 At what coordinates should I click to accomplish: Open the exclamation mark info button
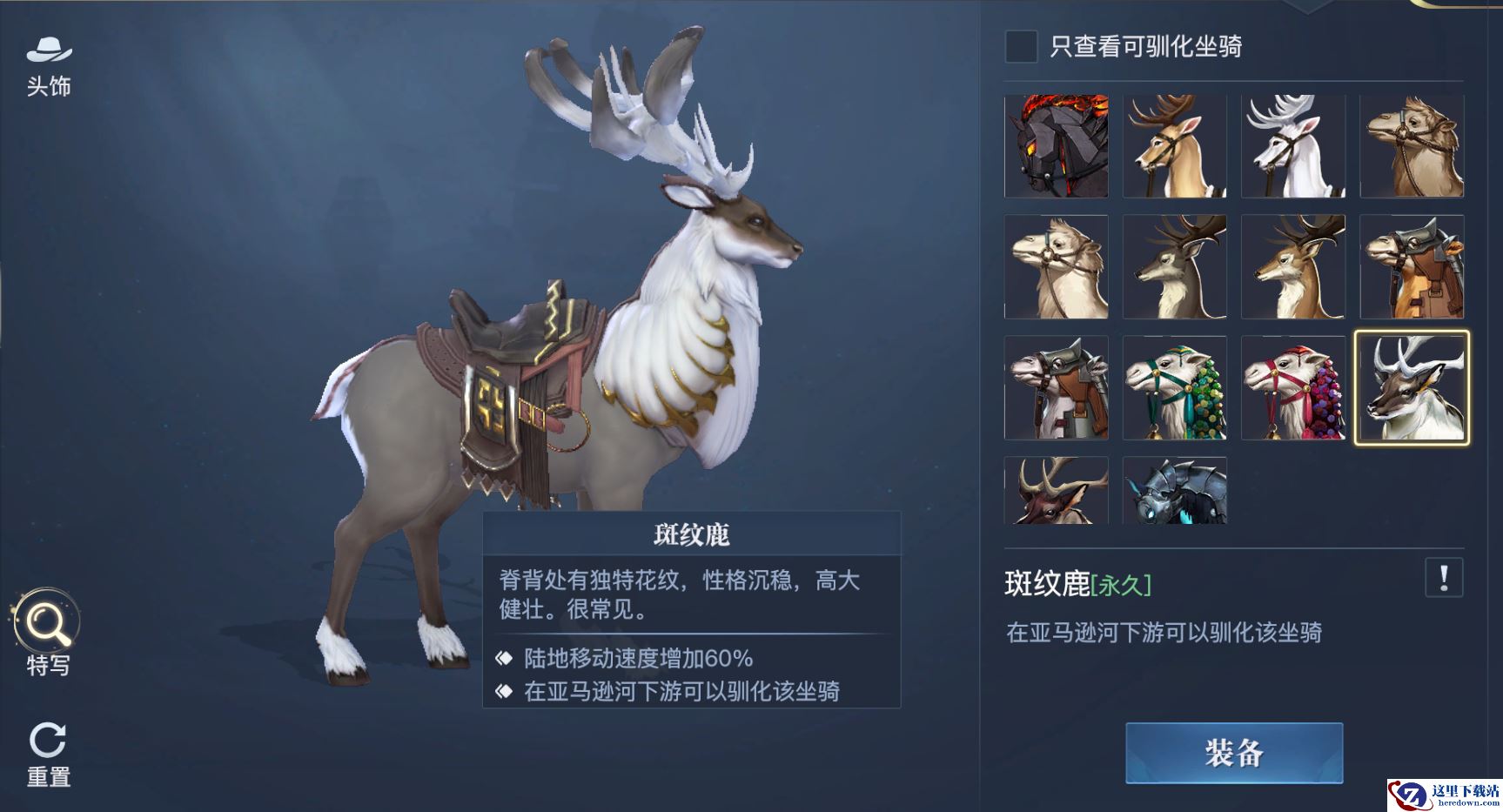(x=1444, y=578)
